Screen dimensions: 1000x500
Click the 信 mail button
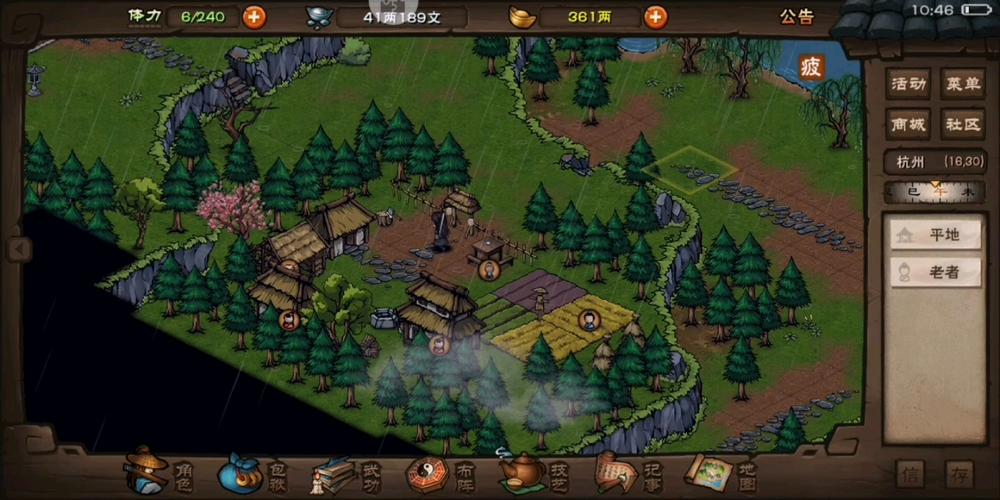pyautogui.click(x=910, y=473)
